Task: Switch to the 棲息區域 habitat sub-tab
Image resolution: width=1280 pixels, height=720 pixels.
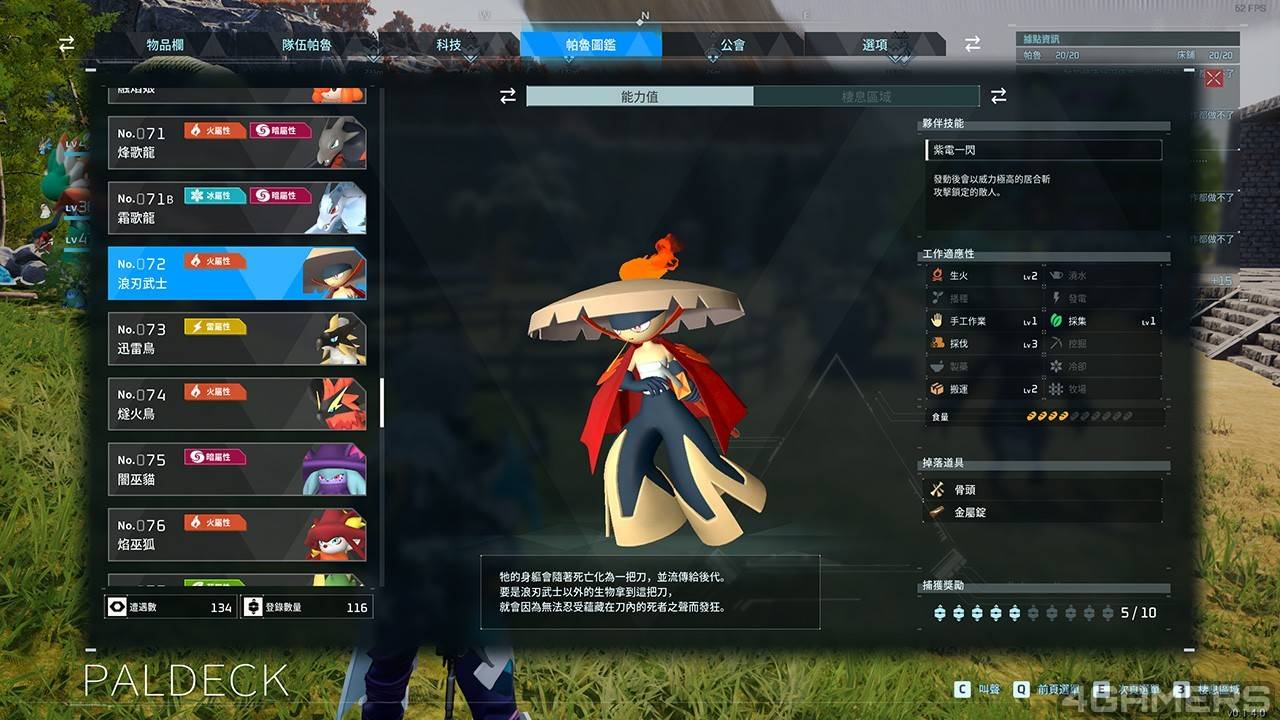Action: (866, 97)
